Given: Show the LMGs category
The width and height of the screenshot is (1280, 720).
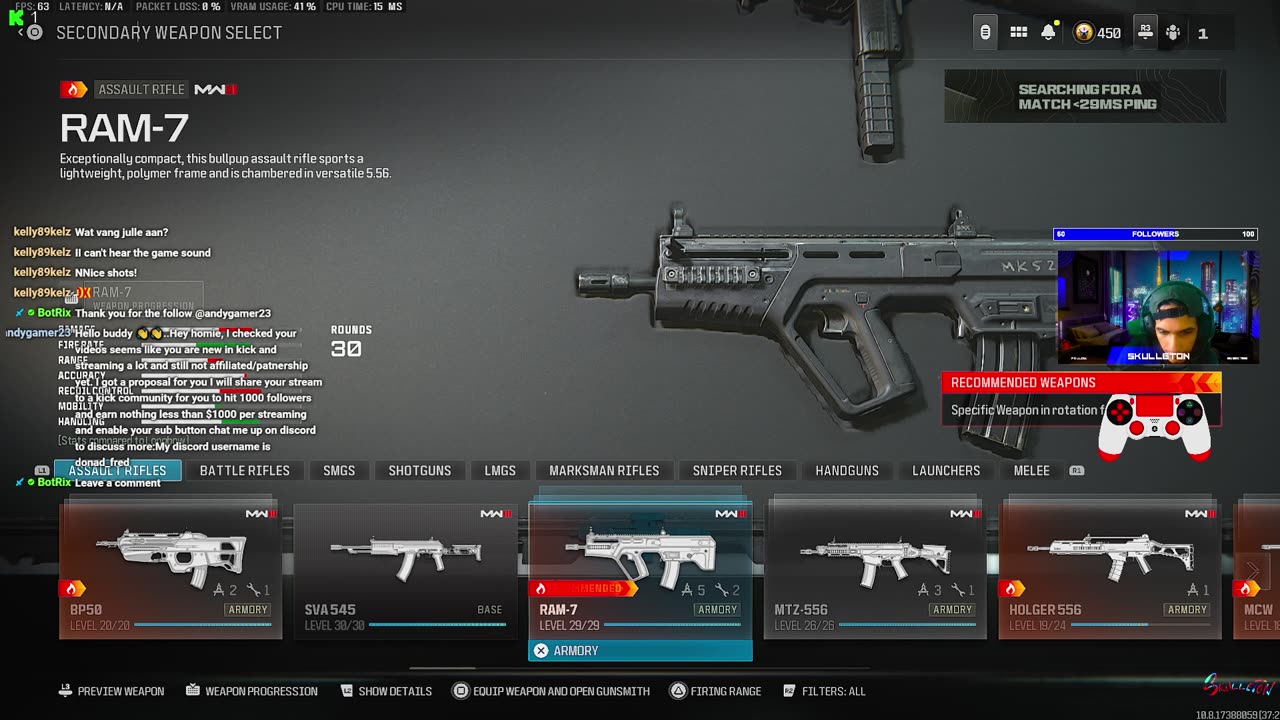Looking at the screenshot, I should pos(500,471).
